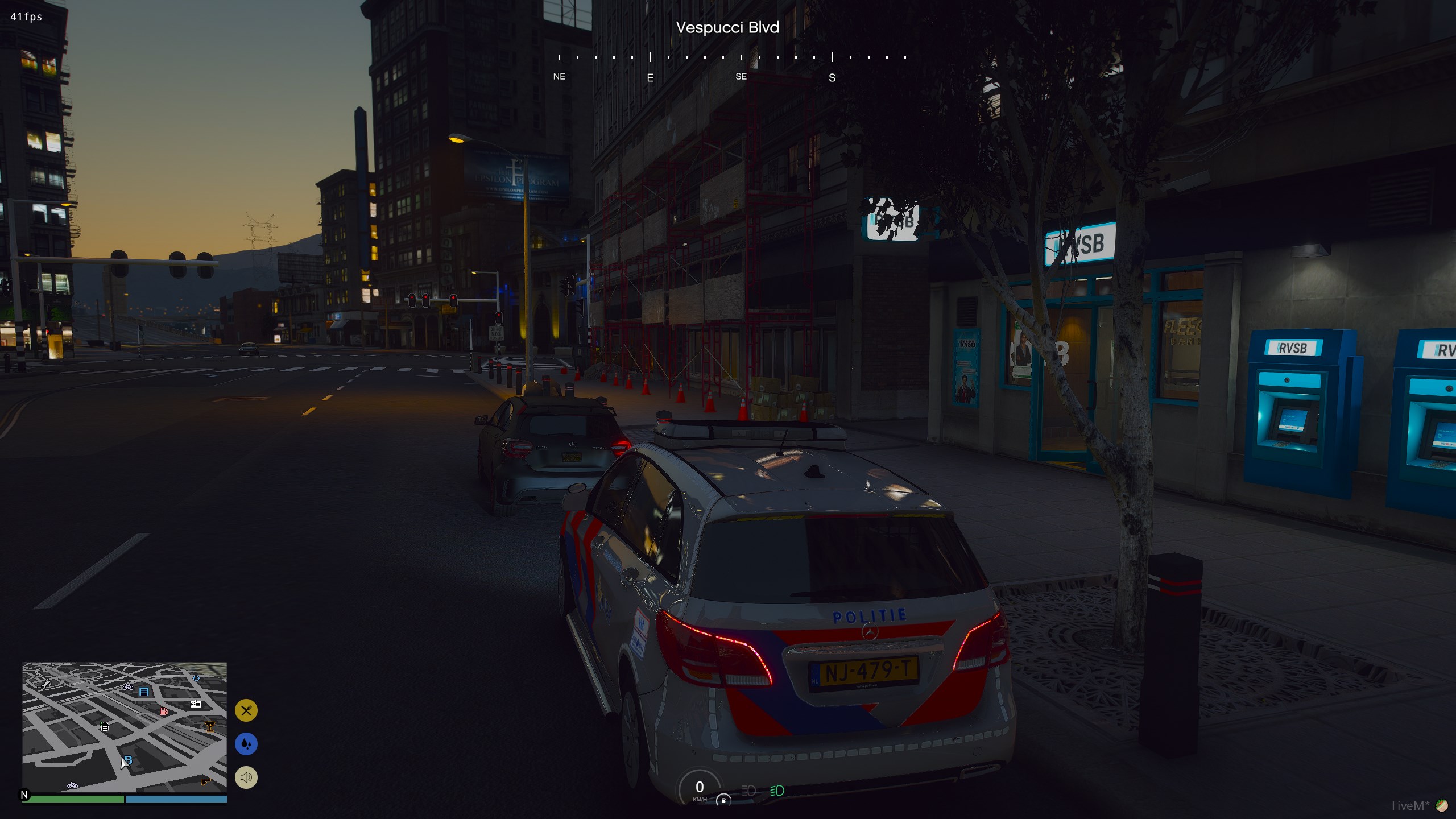This screenshot has height=819, width=1456.
Task: Click the white player arrow on minimap
Action: [x=124, y=763]
